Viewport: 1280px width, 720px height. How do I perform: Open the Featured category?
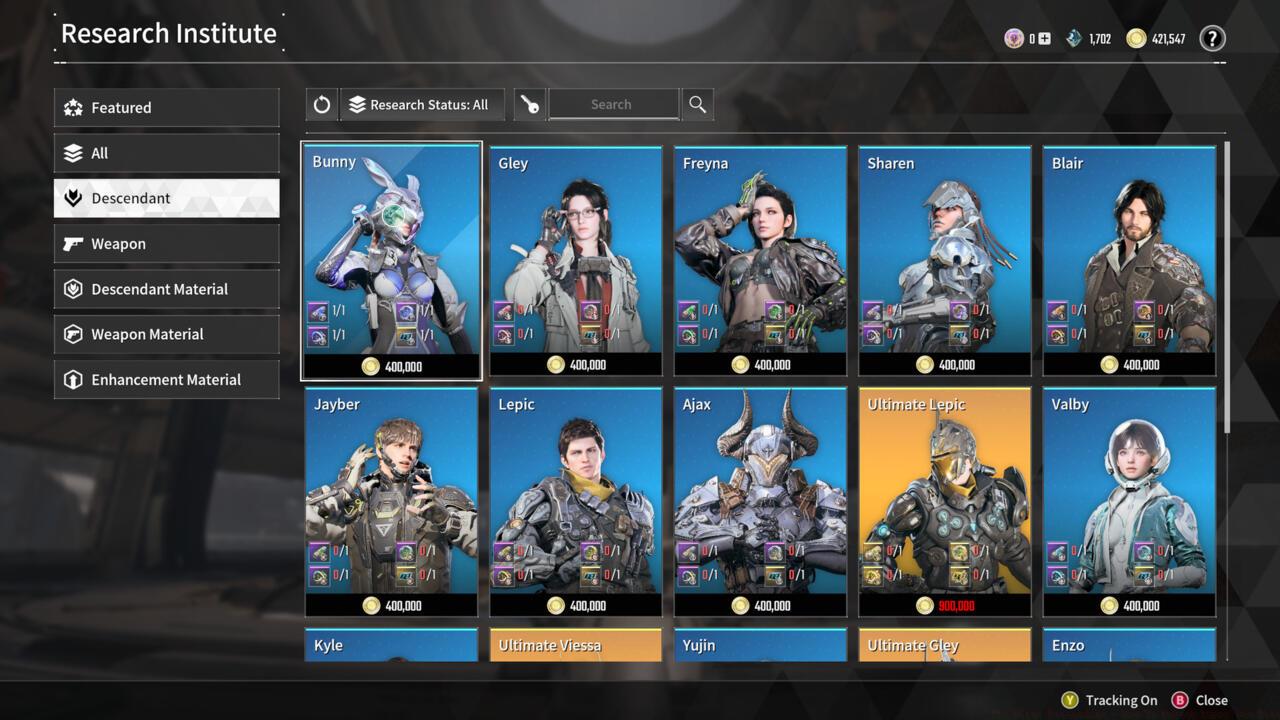tap(166, 108)
